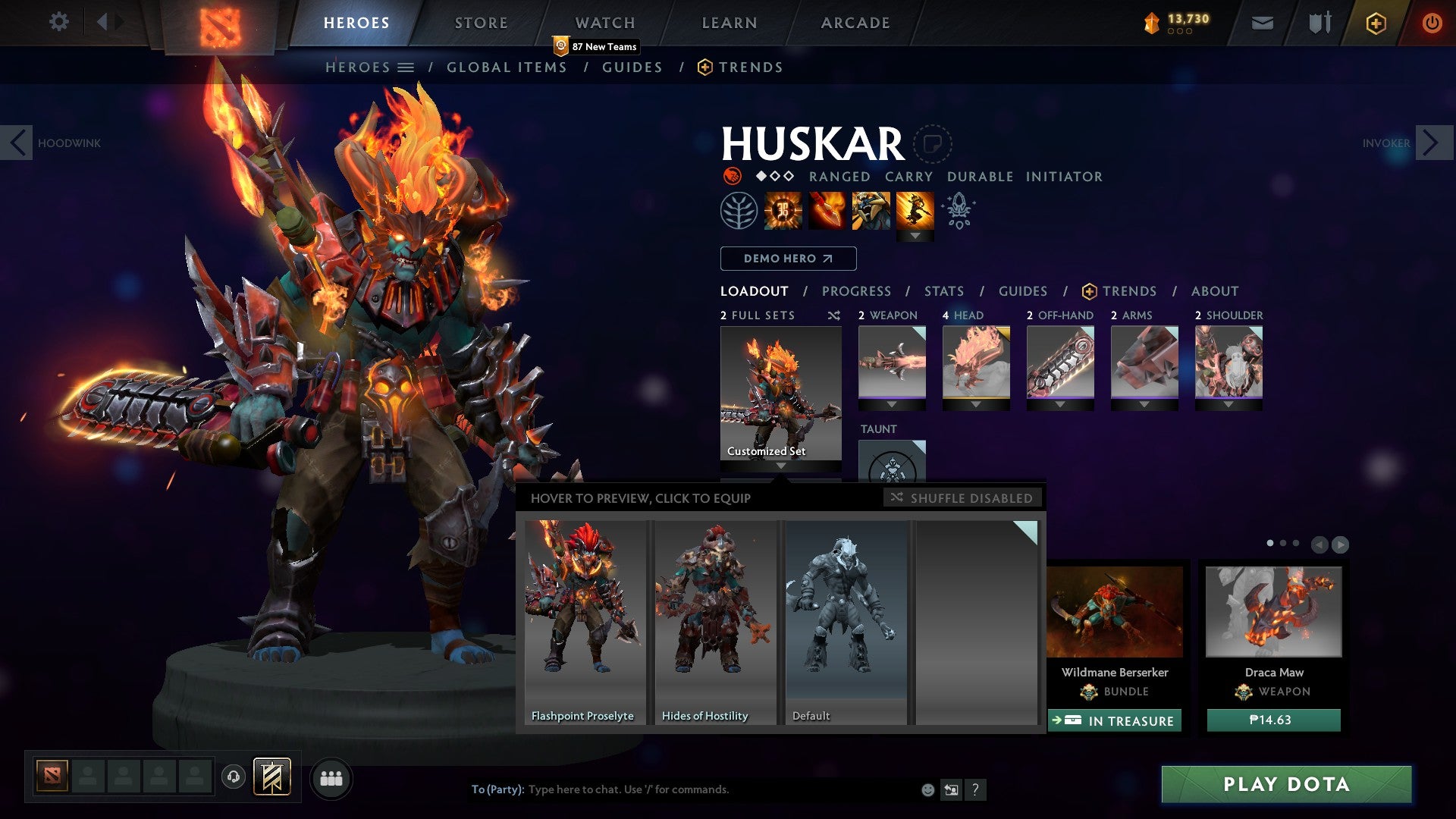Image resolution: width=1456 pixels, height=819 pixels.
Task: Click the Aghanim's Shard upgrade icon
Action: point(958,211)
